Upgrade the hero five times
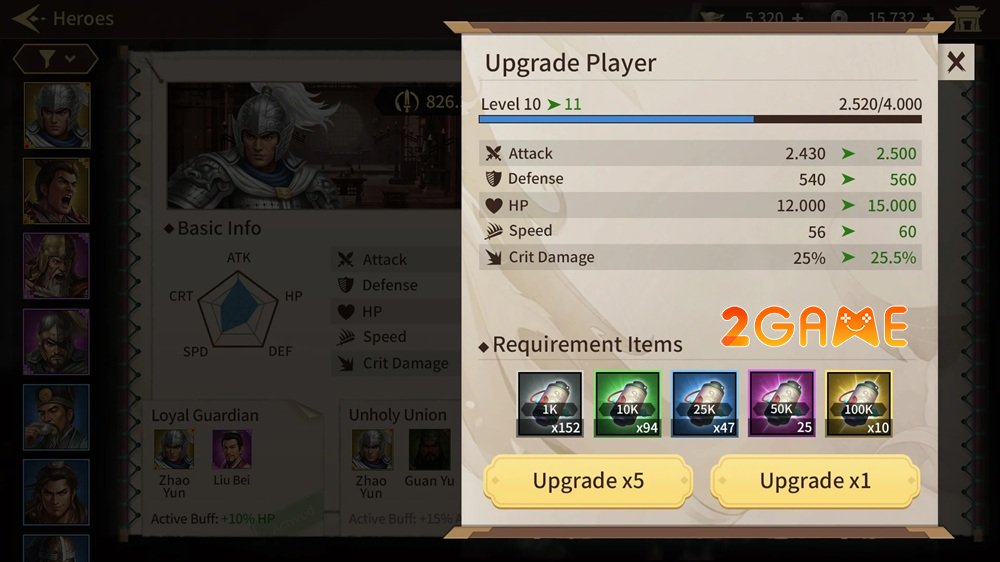Screen dimensions: 1000x562 coord(588,481)
